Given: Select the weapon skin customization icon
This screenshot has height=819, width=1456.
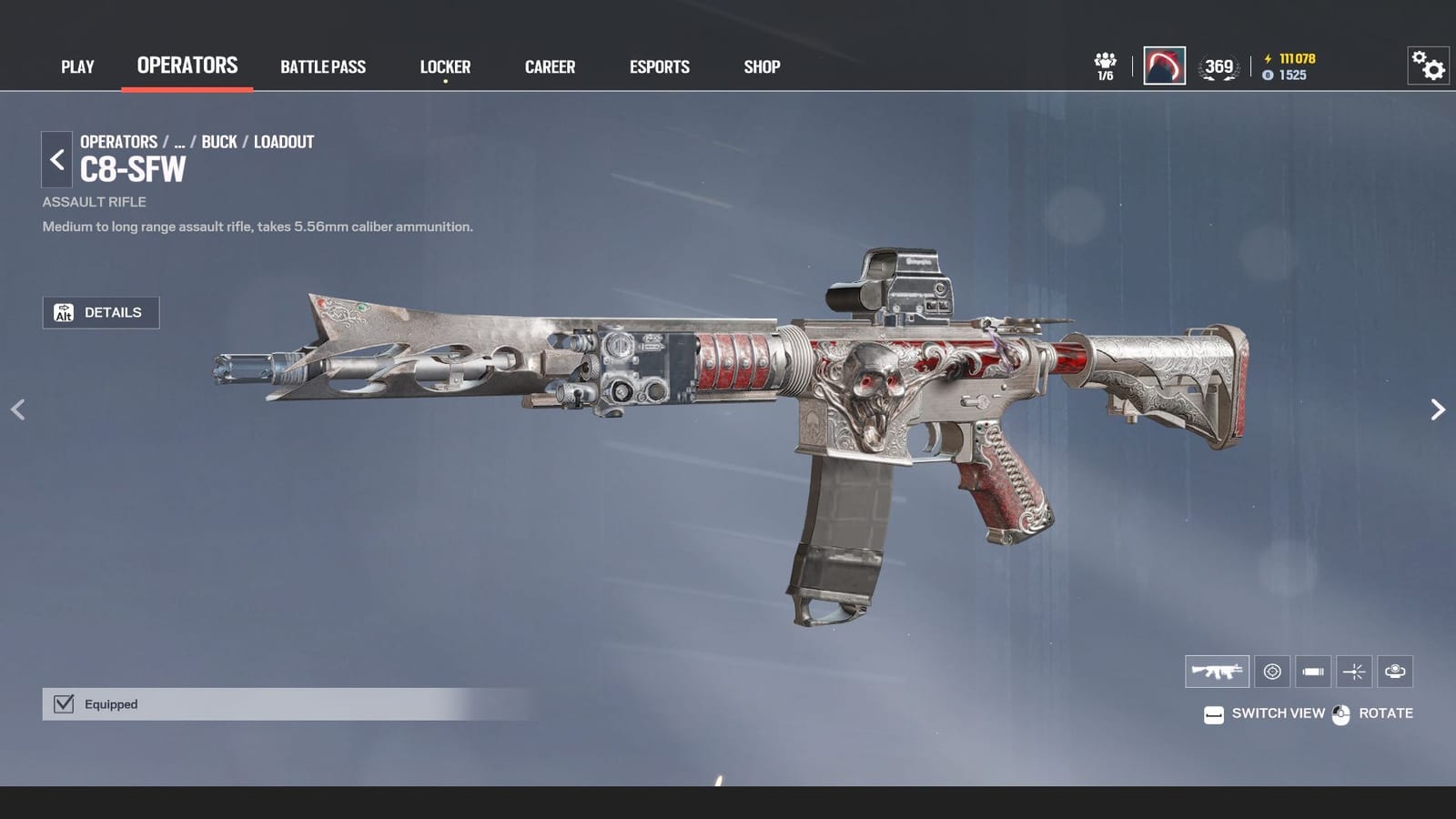Looking at the screenshot, I should tap(1217, 672).
